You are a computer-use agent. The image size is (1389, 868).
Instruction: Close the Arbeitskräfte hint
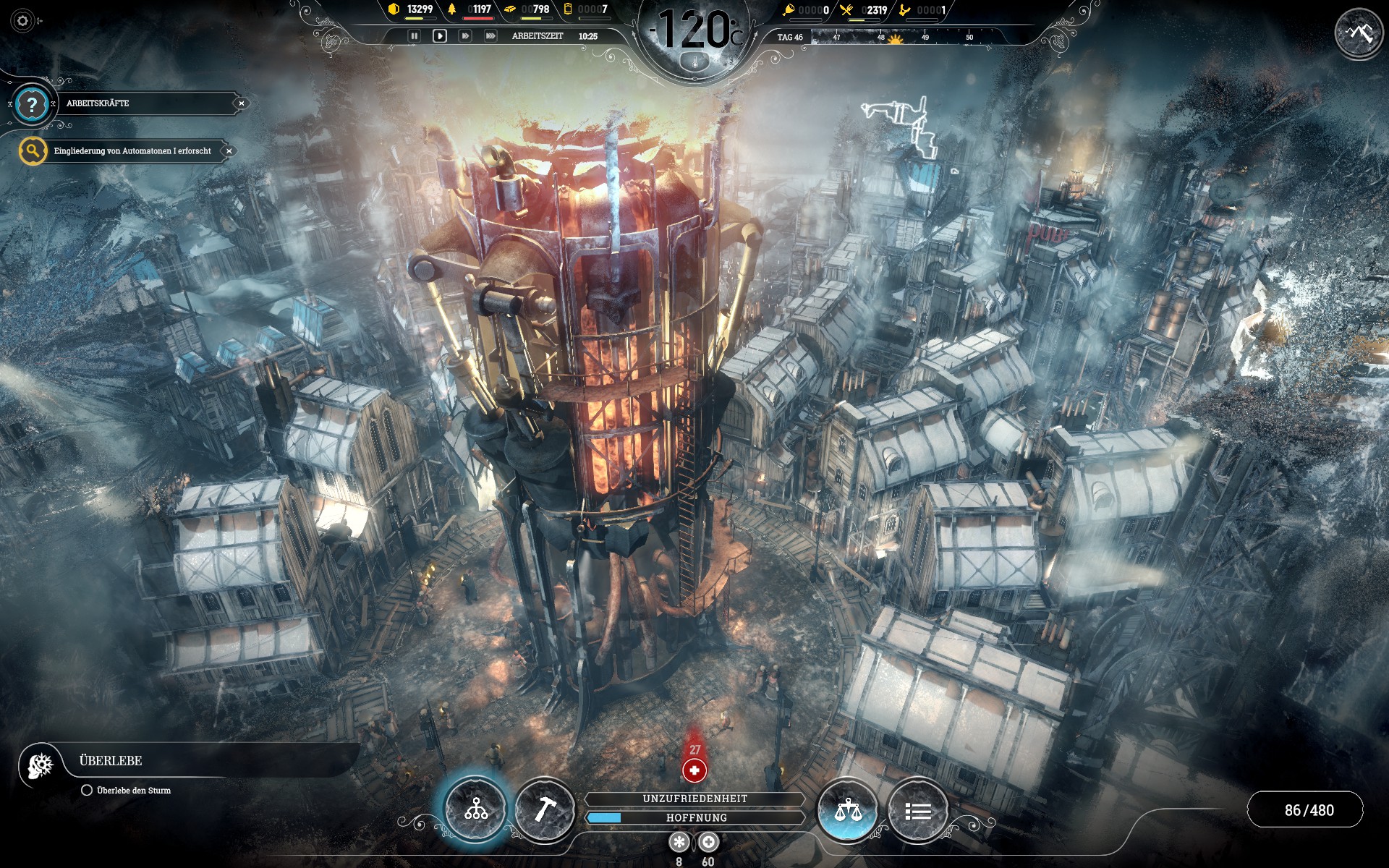pos(242,103)
